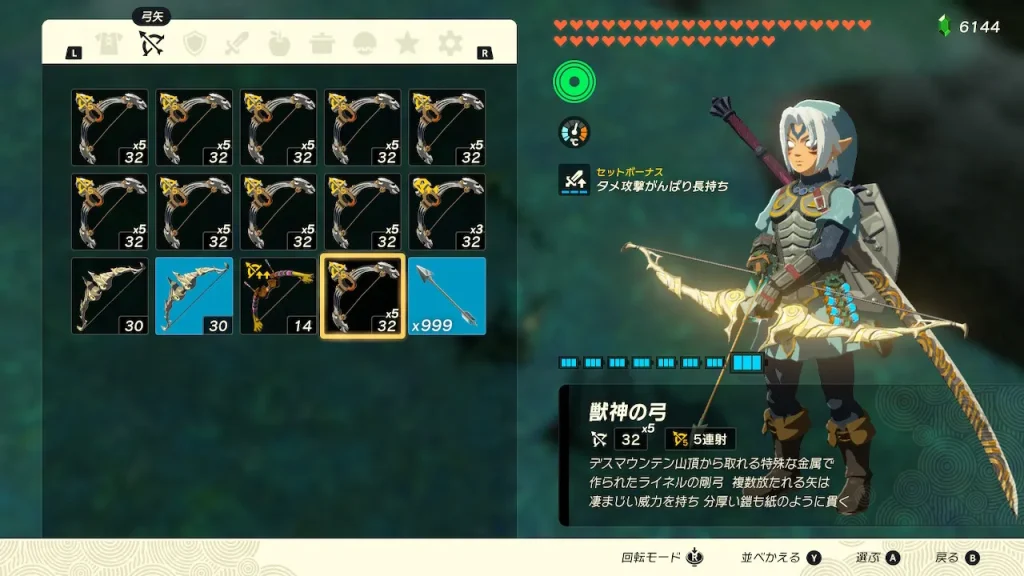
Task: Open the star key items tab
Action: click(407, 43)
